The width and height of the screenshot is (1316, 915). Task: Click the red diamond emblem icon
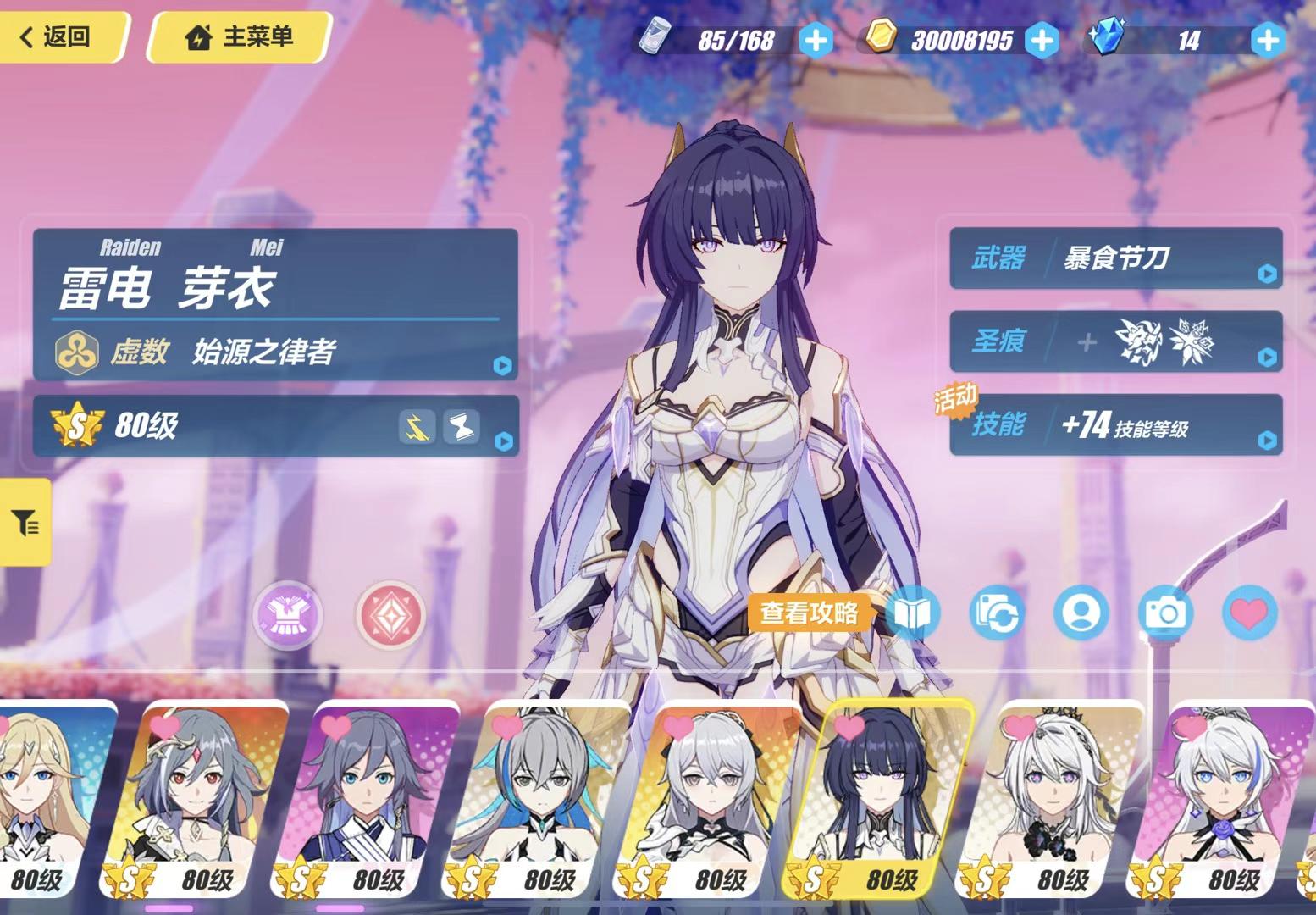390,614
